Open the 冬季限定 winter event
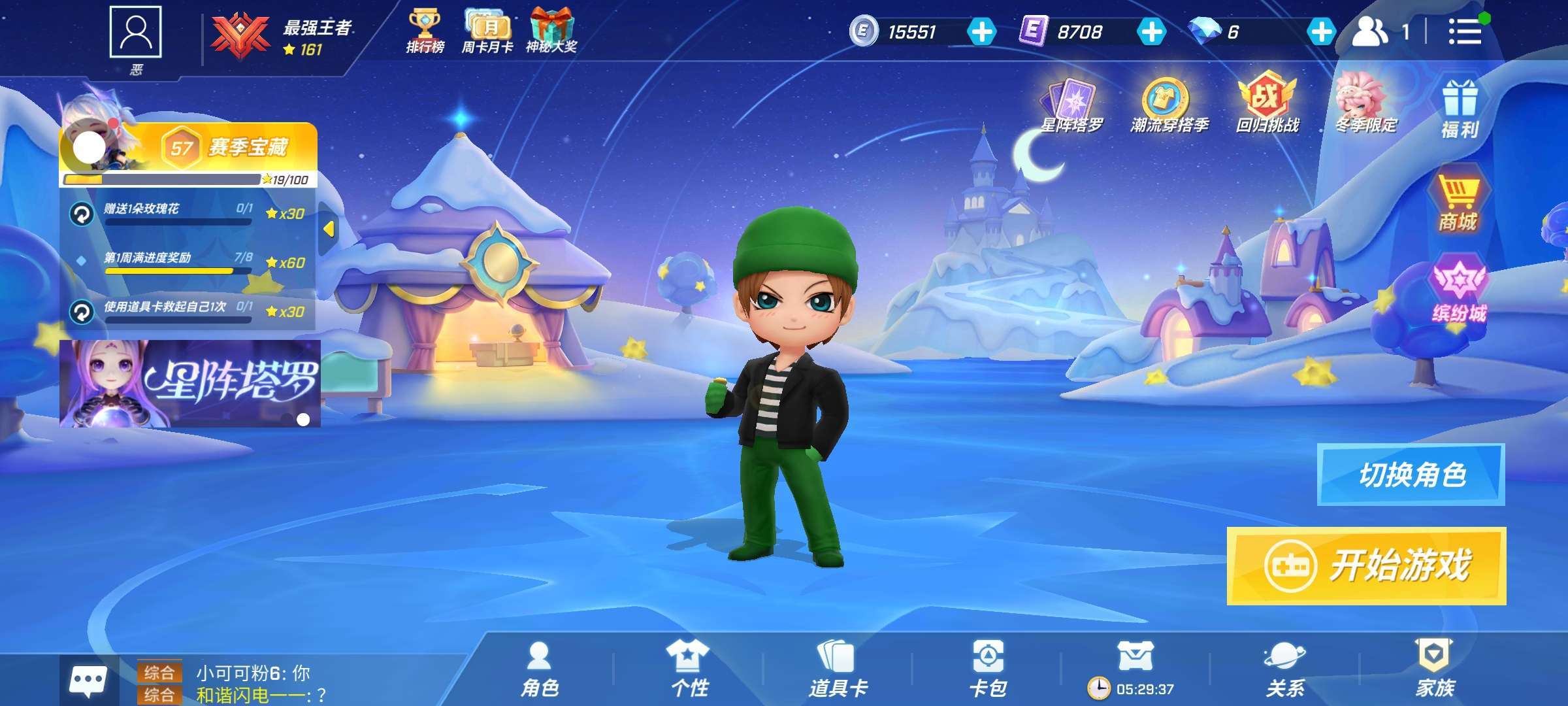This screenshot has width=1568, height=706. click(1365, 103)
